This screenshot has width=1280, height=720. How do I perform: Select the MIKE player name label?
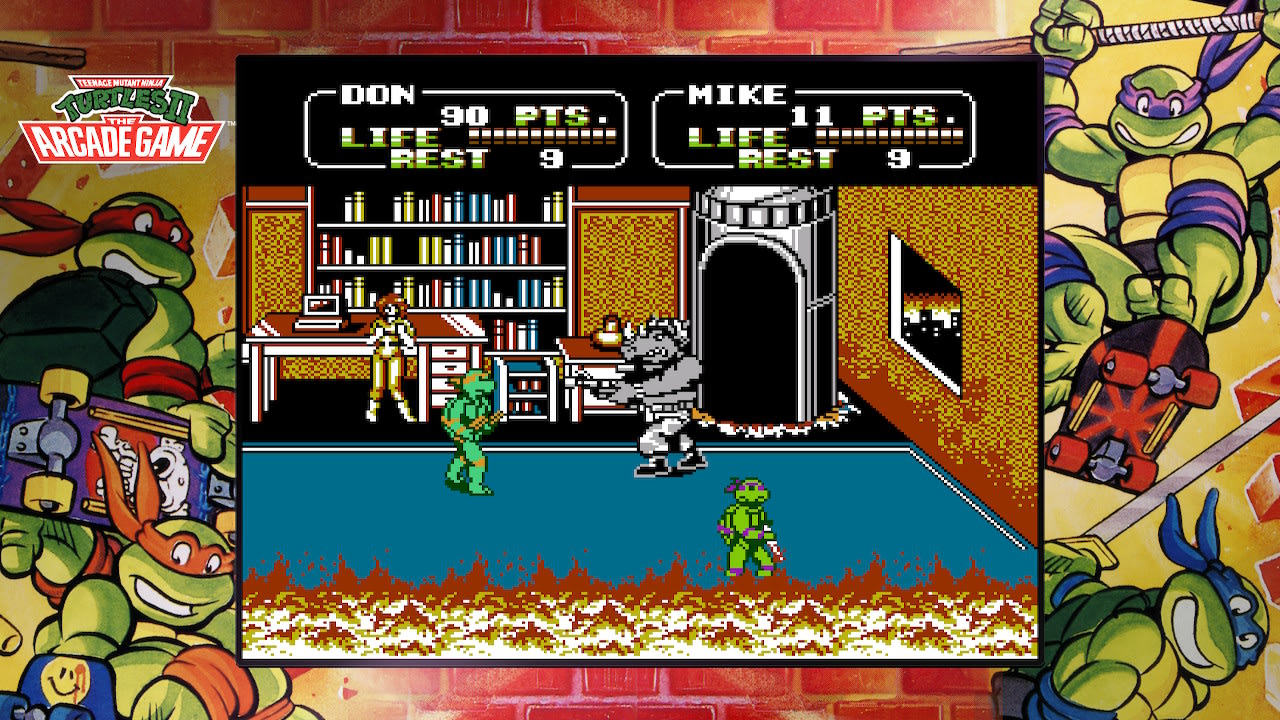click(737, 94)
